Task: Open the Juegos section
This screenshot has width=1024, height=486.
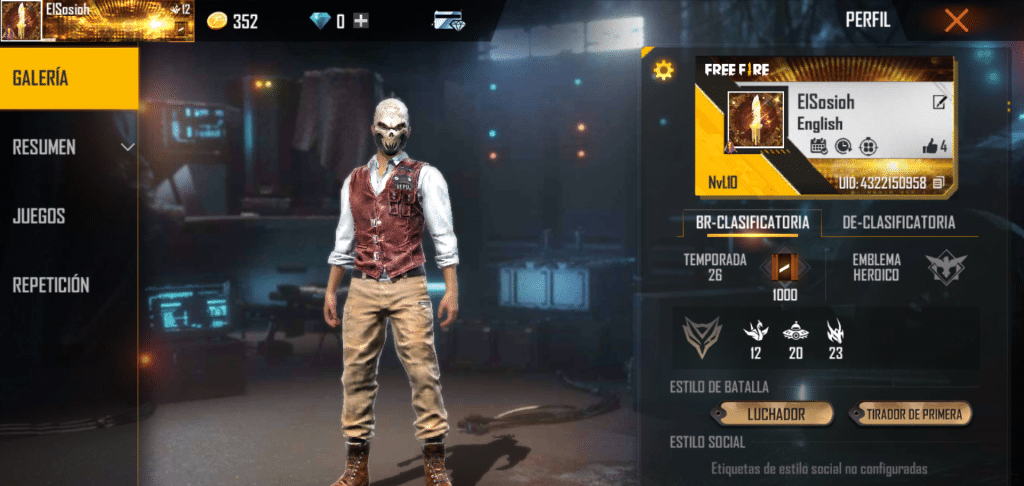Action: (x=39, y=215)
